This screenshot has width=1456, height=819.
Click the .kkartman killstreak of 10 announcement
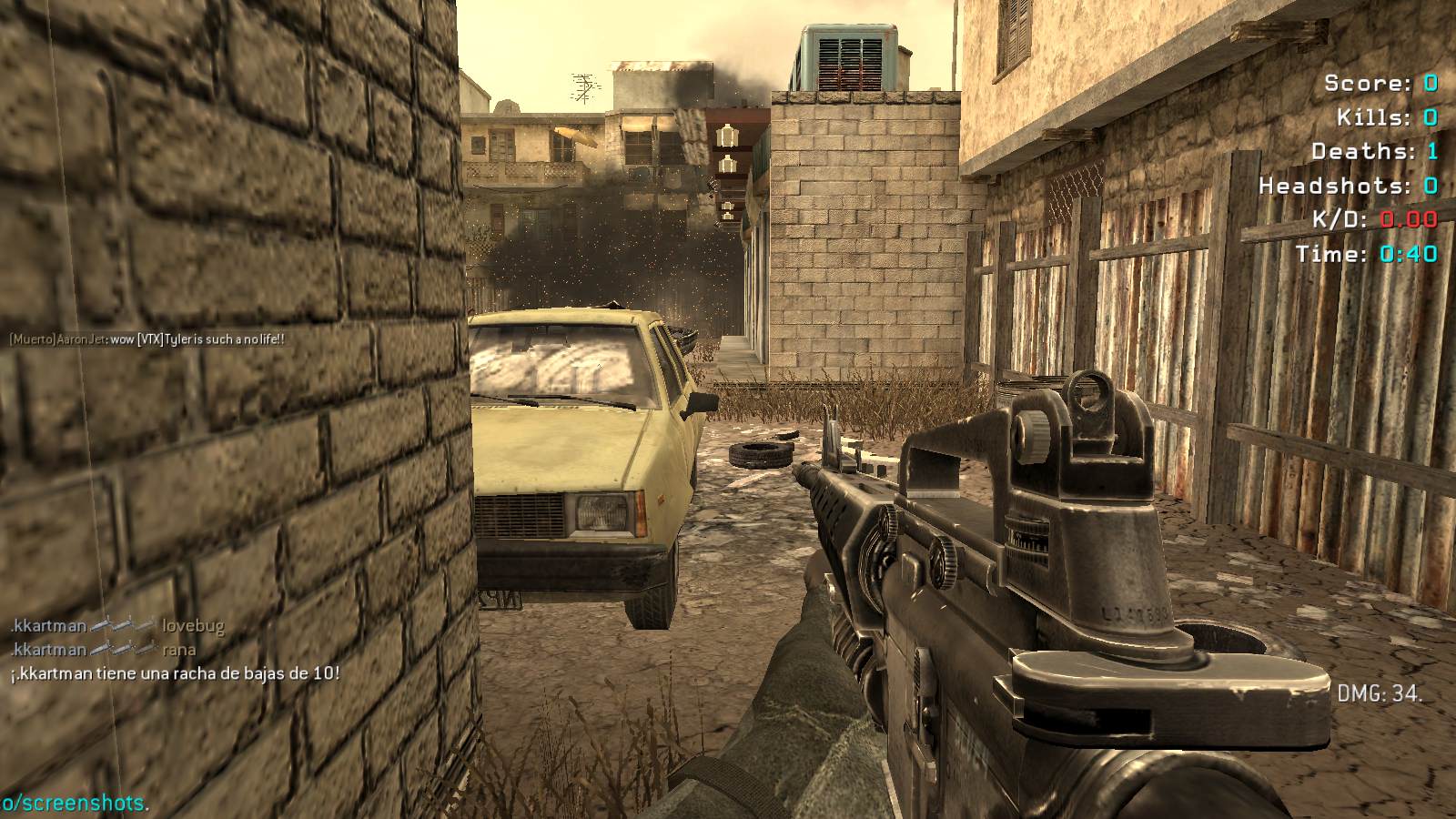[175, 674]
